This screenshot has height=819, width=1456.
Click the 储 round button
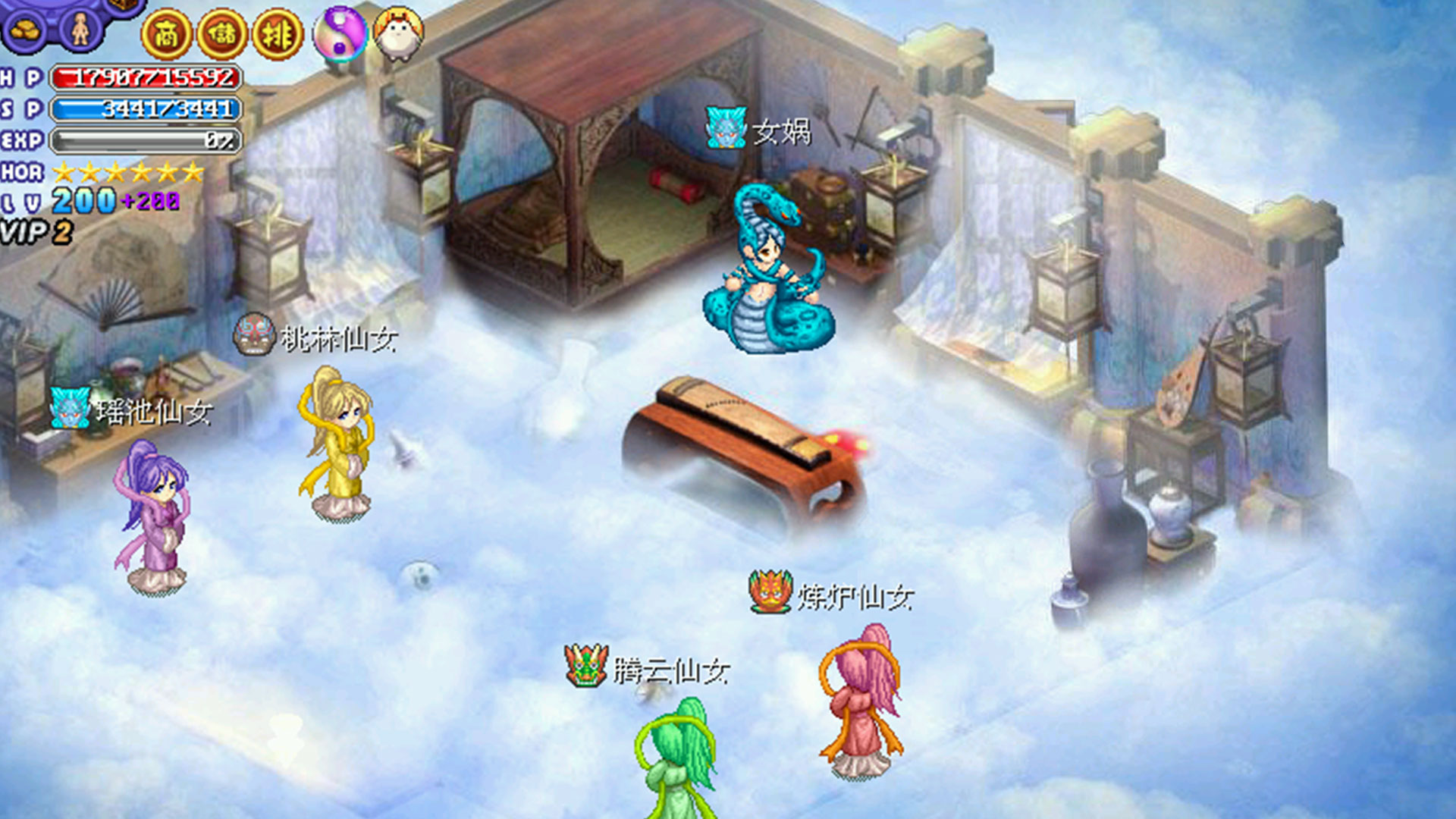click(222, 34)
